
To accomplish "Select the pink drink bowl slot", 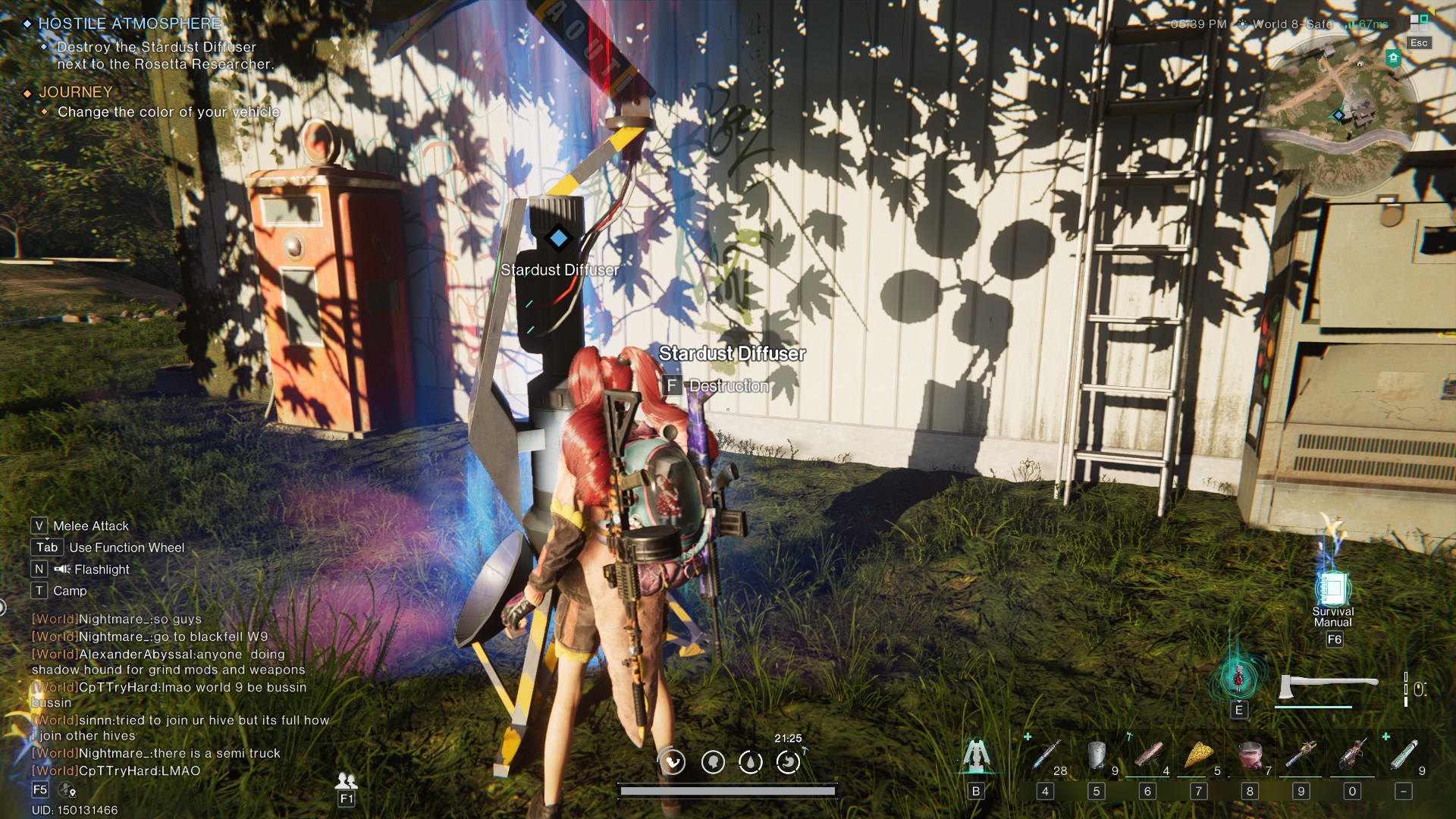I will (1250, 755).
